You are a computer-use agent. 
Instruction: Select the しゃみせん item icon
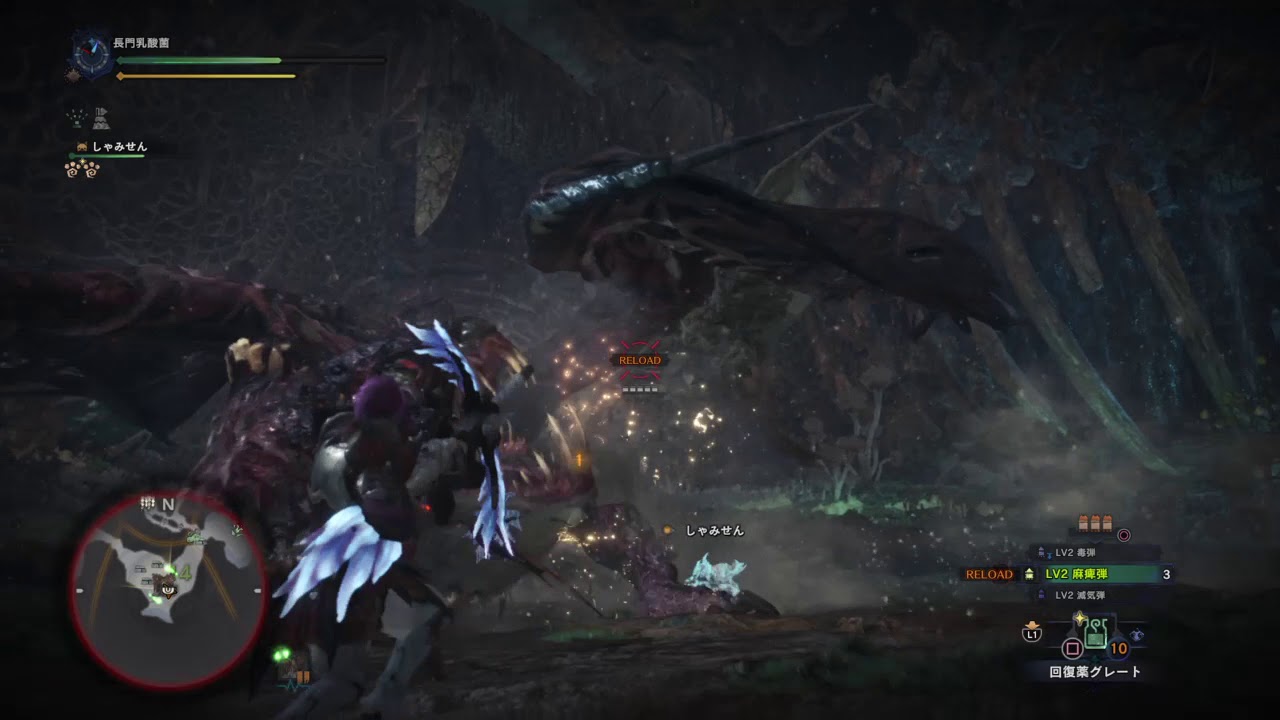(82, 147)
